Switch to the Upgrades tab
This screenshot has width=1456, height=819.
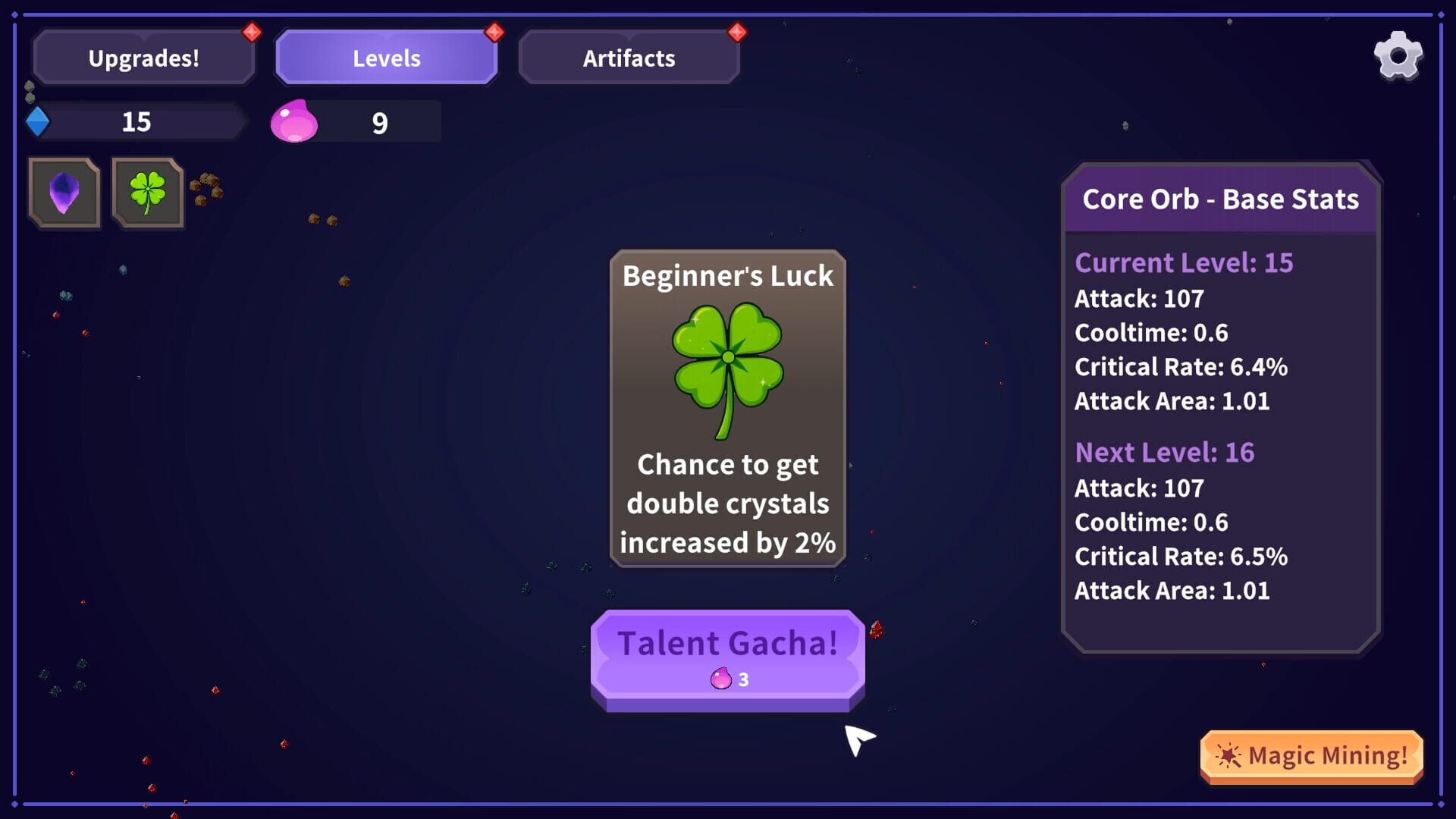tap(144, 57)
